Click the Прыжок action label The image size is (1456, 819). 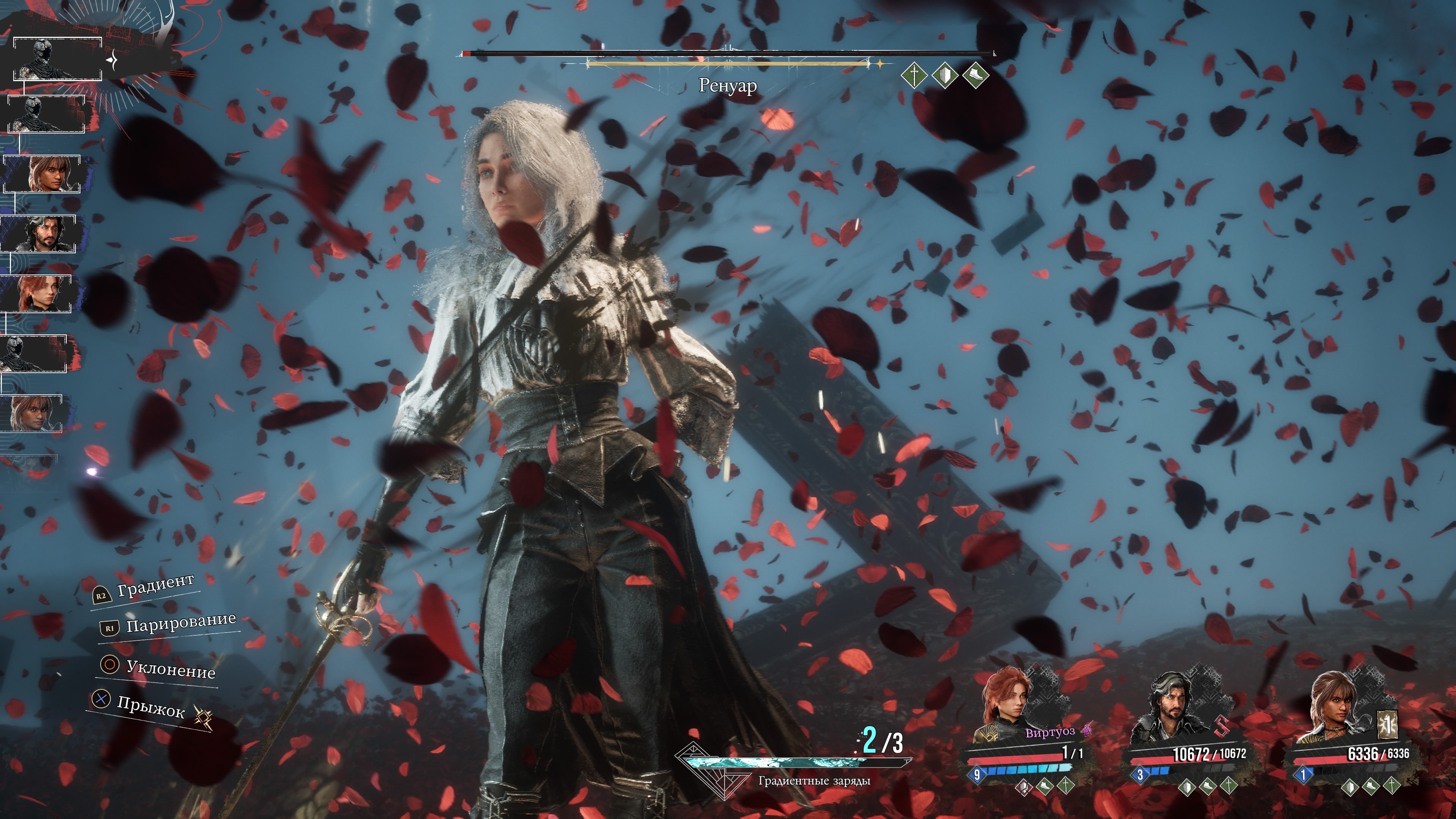tap(151, 706)
